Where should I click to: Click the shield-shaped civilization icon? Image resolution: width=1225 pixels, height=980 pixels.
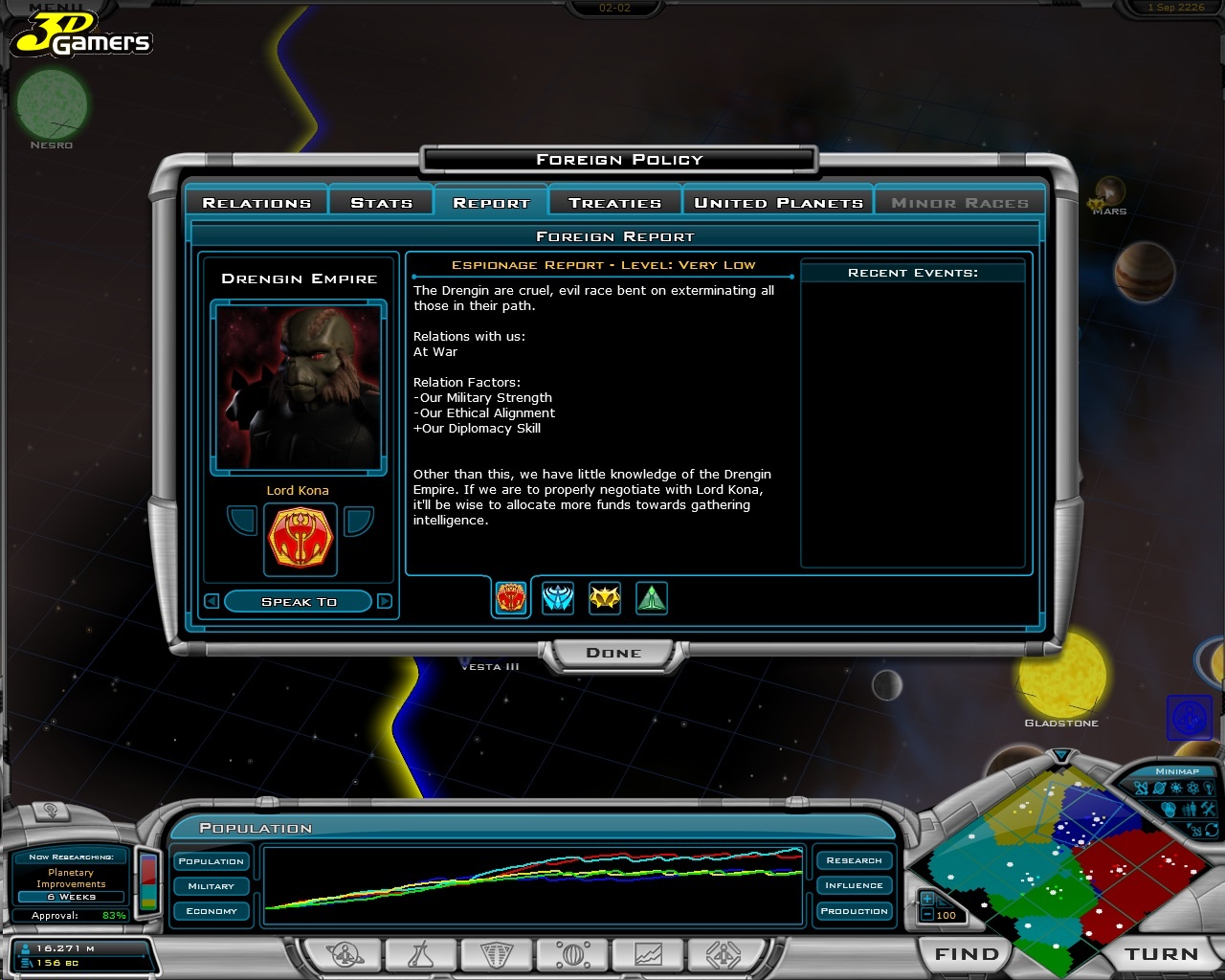coord(495,954)
